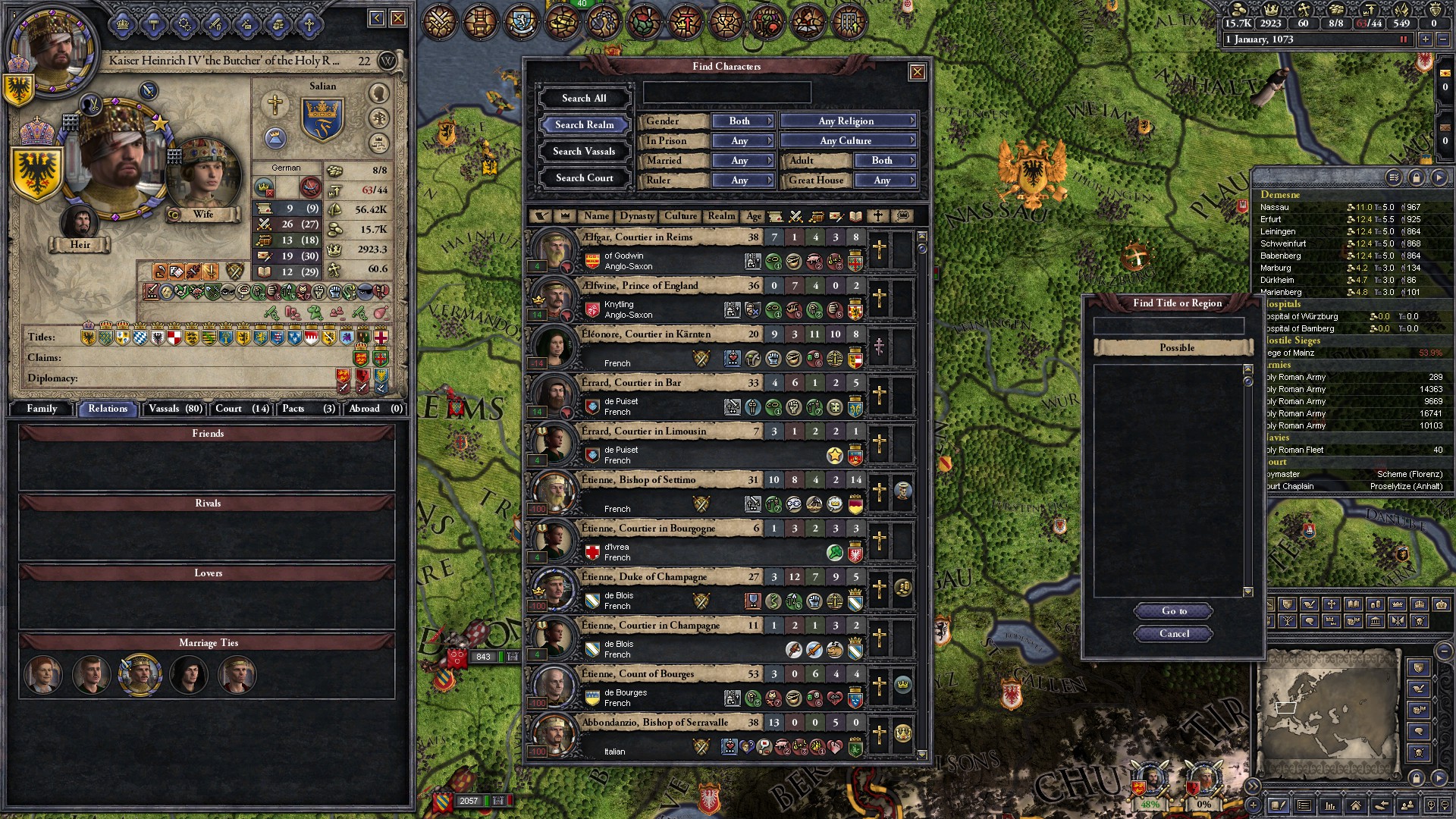Sort characters by wealth using the chest icon
Viewport: 1456px width, 819px height.
click(817, 216)
